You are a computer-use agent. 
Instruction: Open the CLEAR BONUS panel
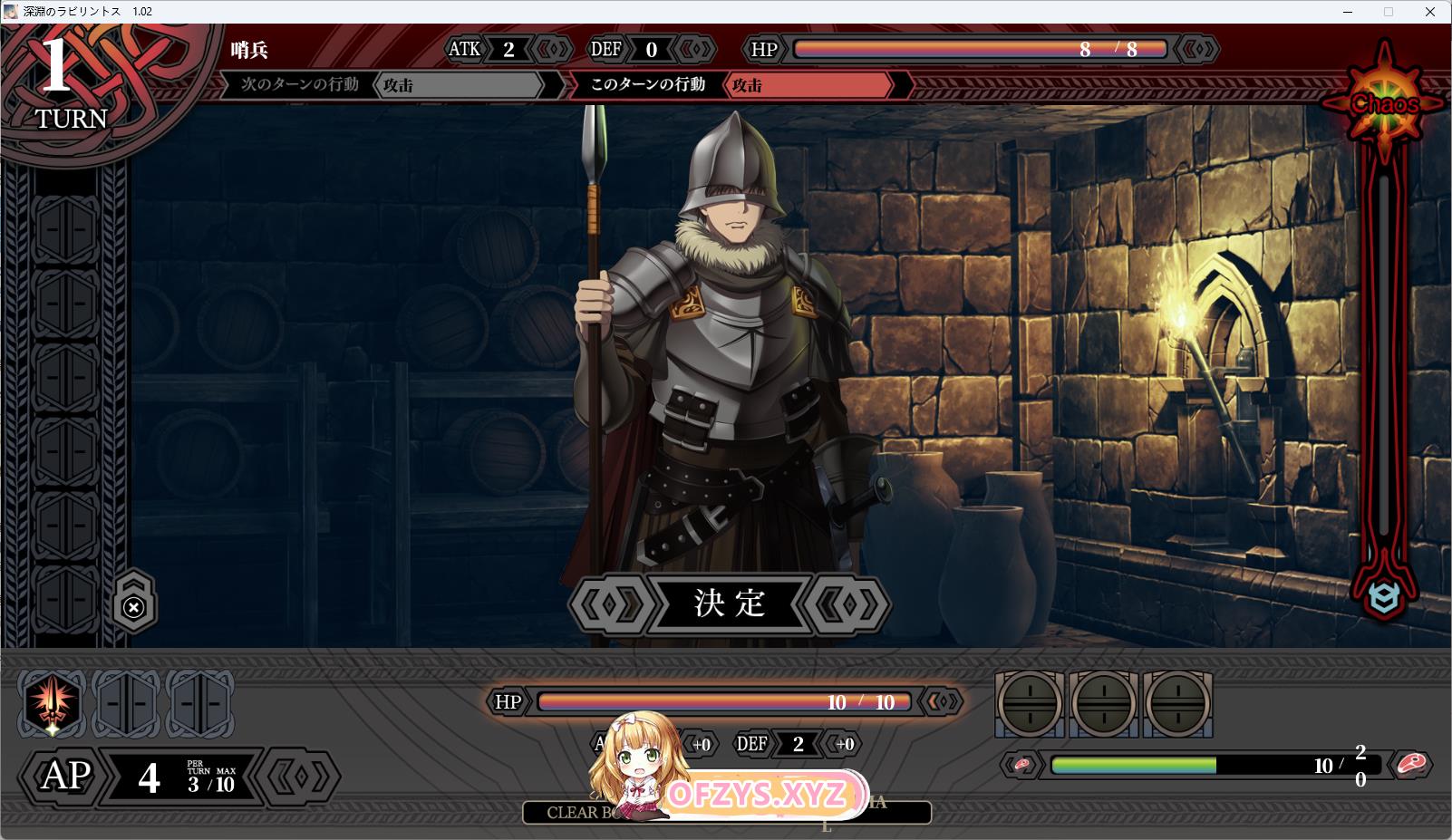(x=580, y=813)
